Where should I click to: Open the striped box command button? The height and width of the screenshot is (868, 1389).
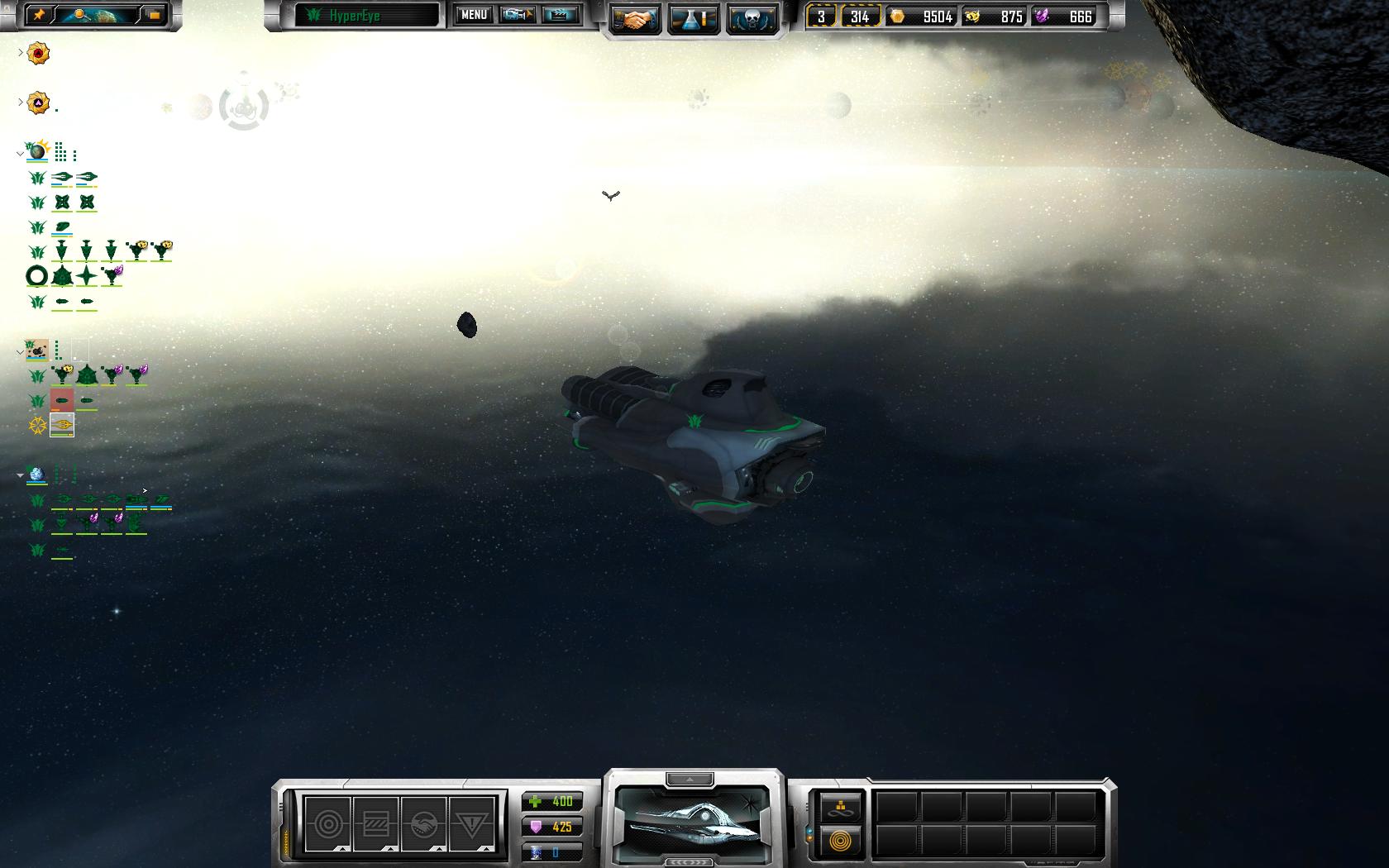(375, 823)
